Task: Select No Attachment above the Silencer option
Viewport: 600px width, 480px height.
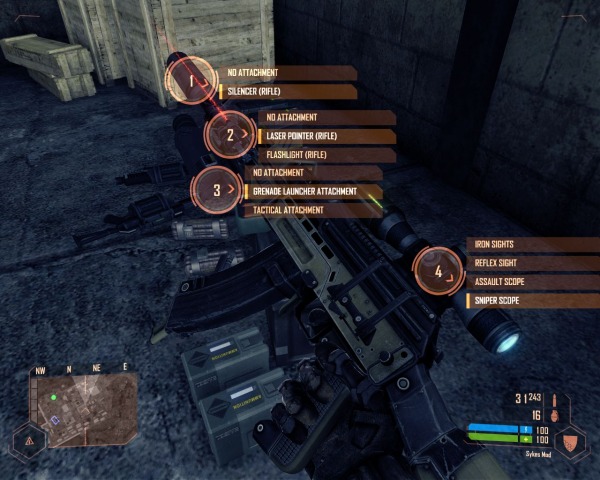Action: coord(285,72)
